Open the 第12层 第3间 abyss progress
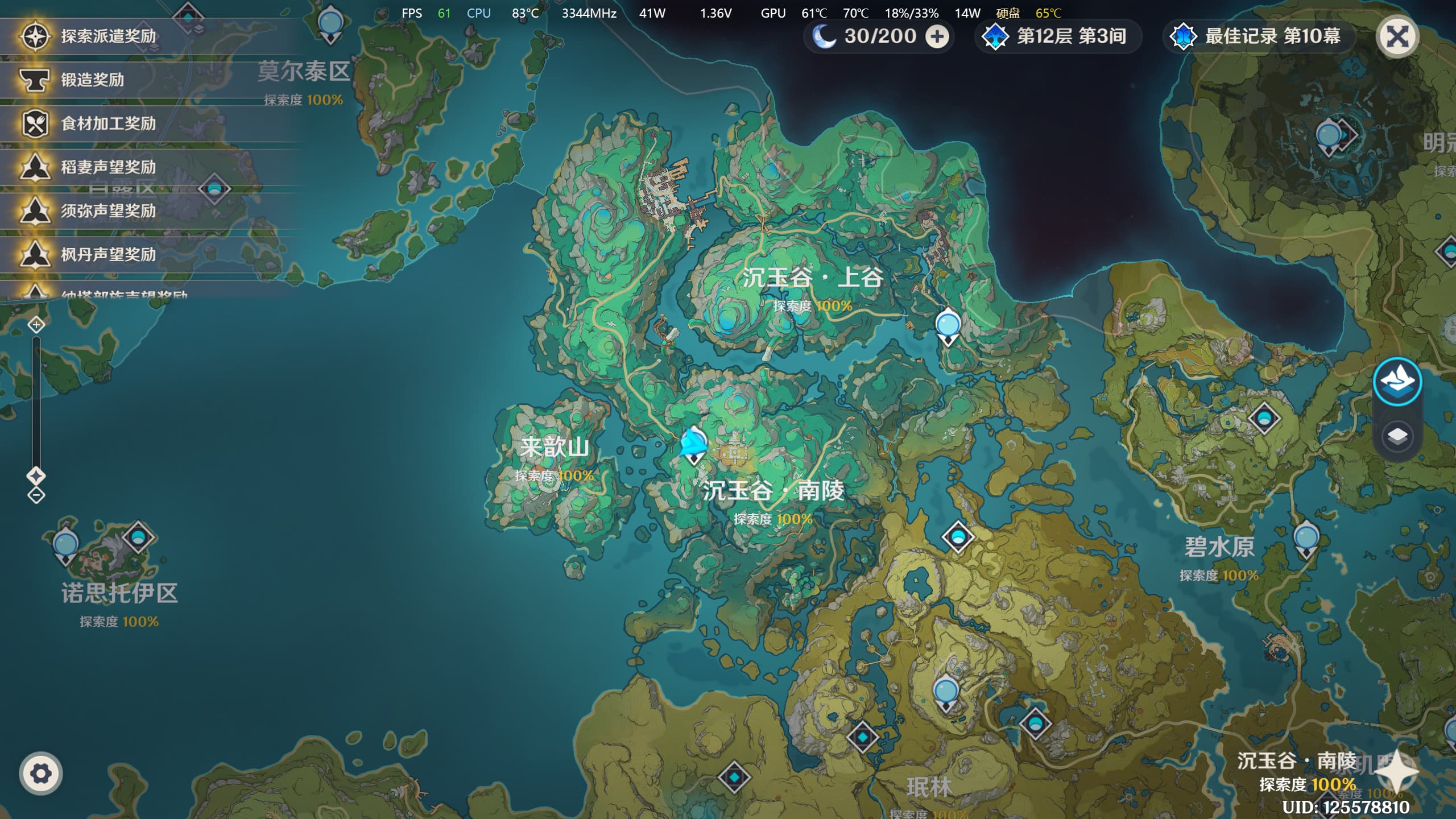 pos(1059,37)
